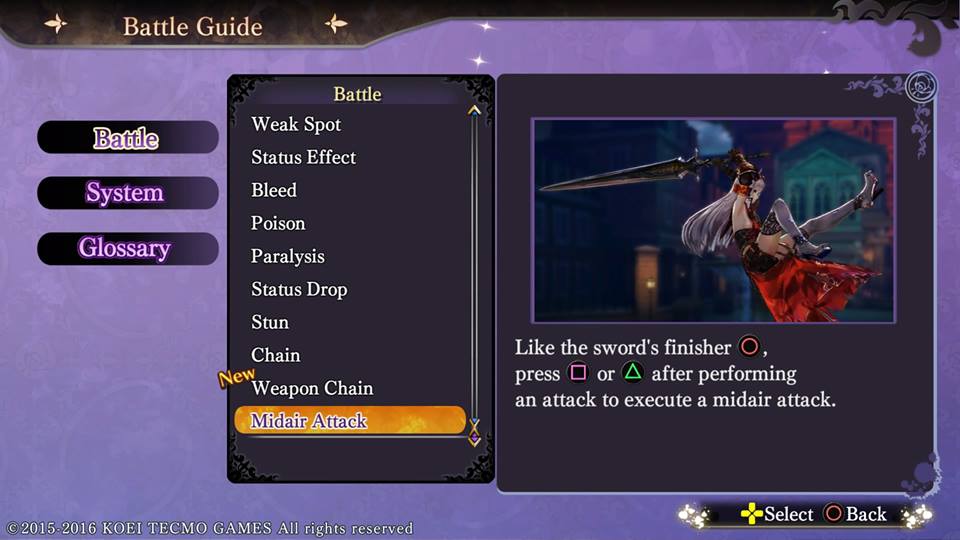Select the Bleed guide entry
The width and height of the screenshot is (960, 540).
point(274,190)
